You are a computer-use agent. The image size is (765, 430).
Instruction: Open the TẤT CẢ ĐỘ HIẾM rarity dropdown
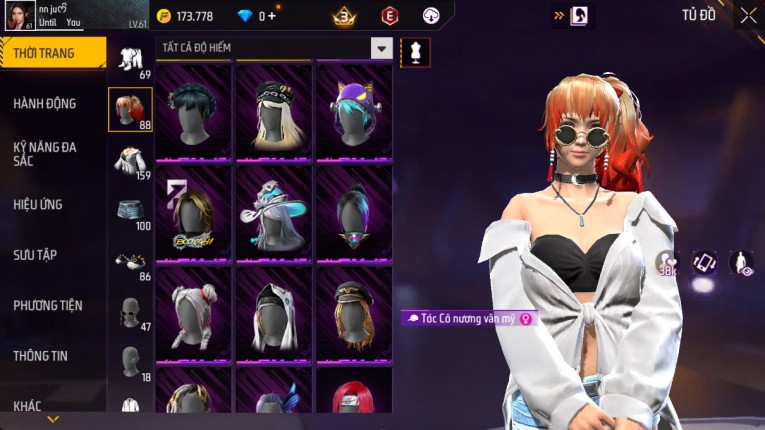click(274, 48)
